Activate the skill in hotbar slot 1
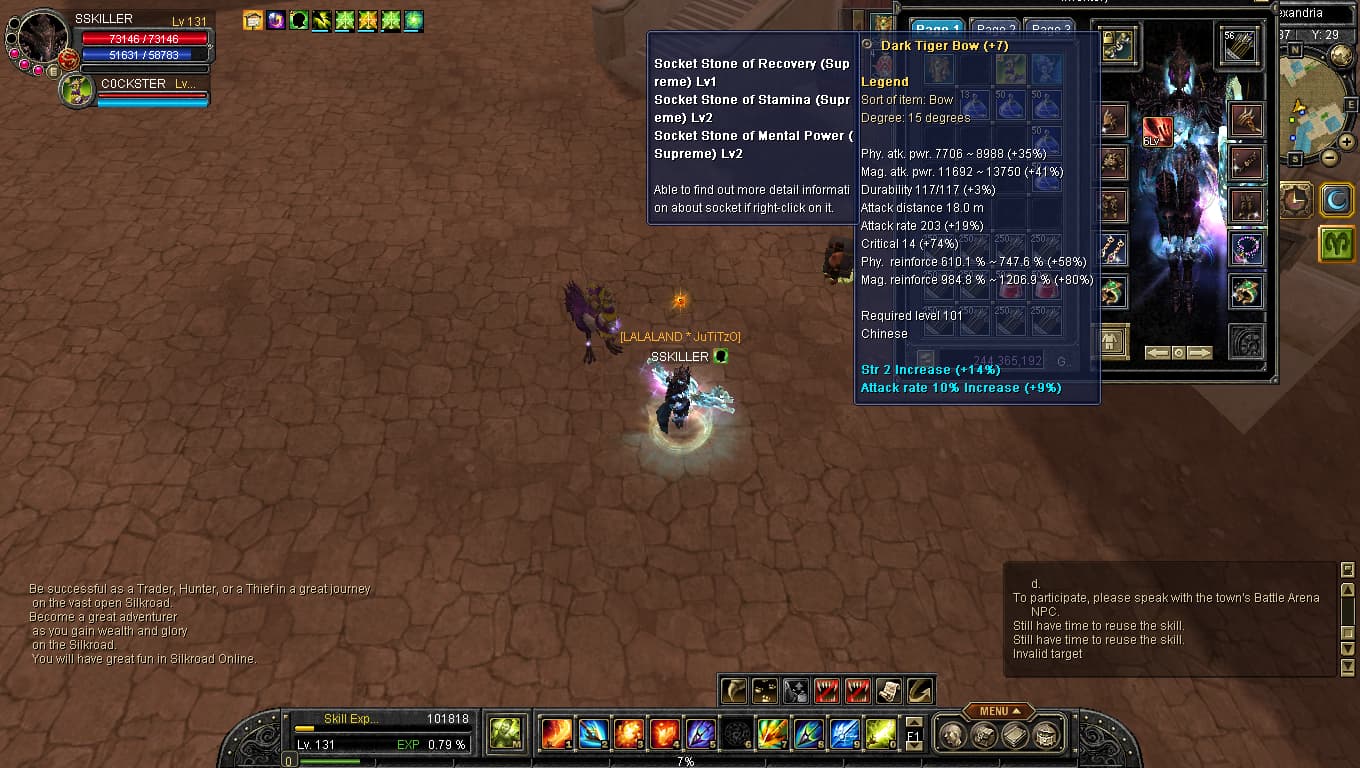The width and height of the screenshot is (1360, 768). click(556, 734)
